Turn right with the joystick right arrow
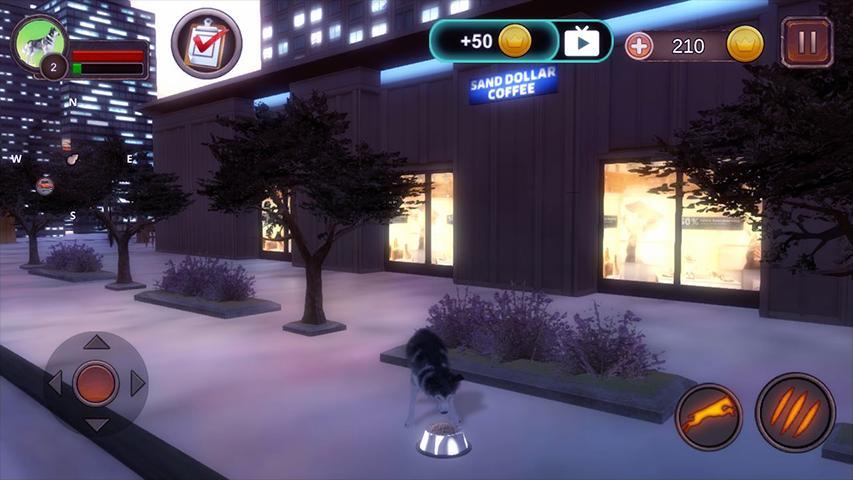Viewport: 853px width, 480px height. pos(137,383)
